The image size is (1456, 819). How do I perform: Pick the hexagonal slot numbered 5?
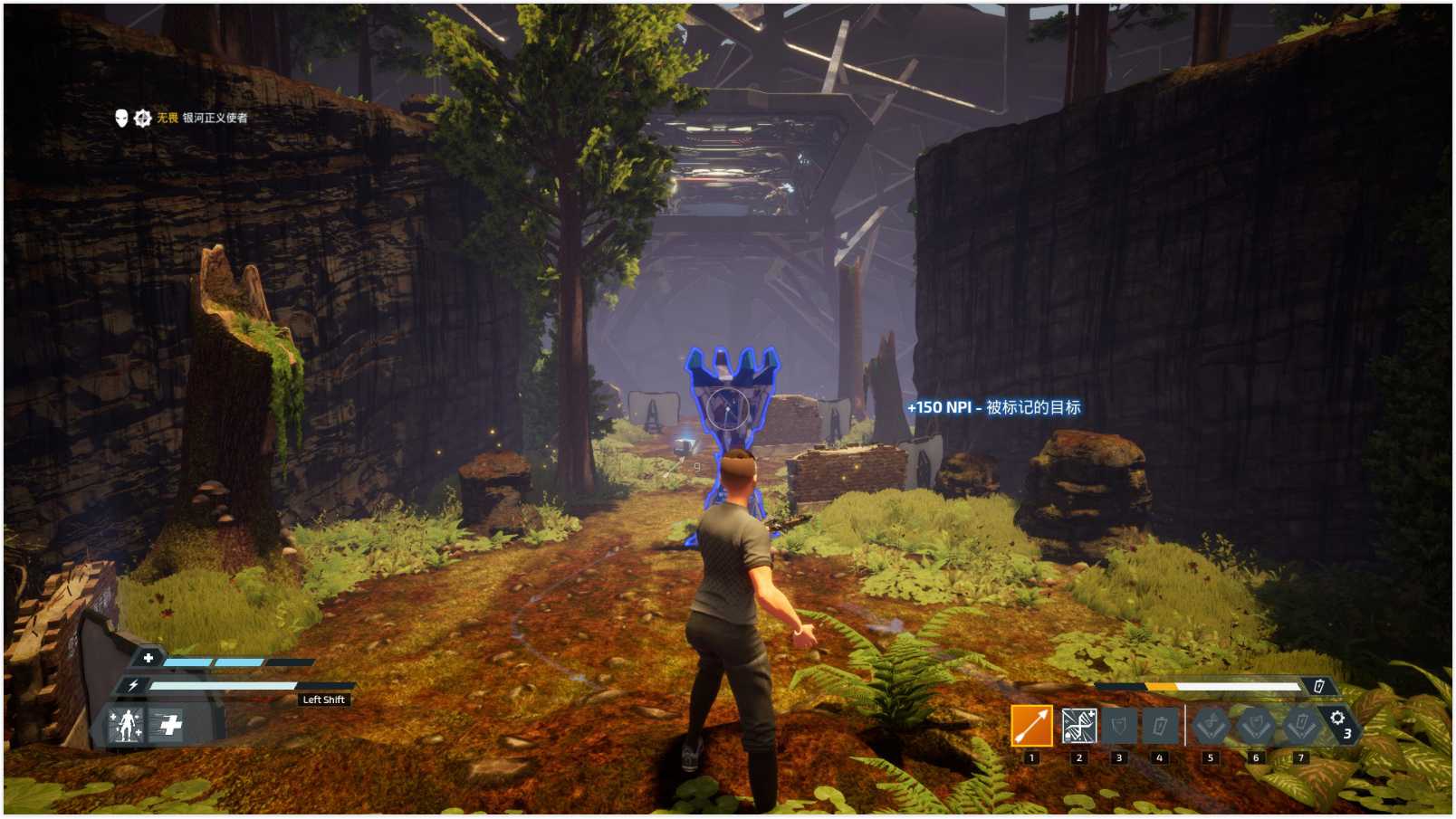[x=1211, y=726]
